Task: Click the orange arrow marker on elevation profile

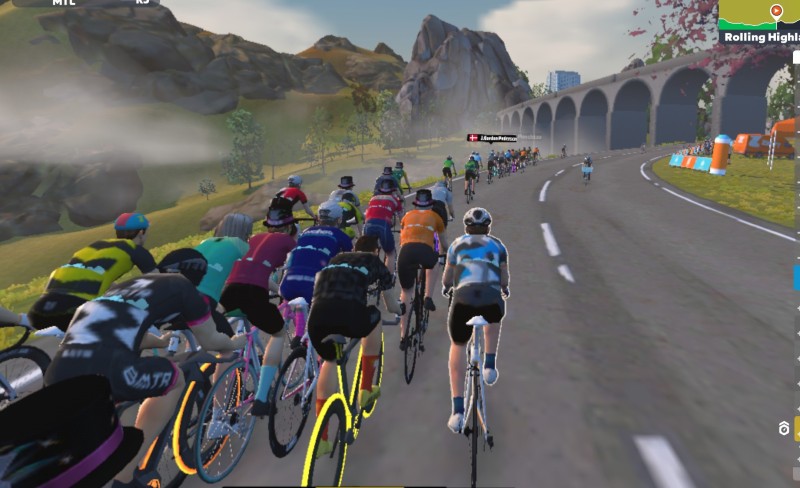Action: (776, 11)
